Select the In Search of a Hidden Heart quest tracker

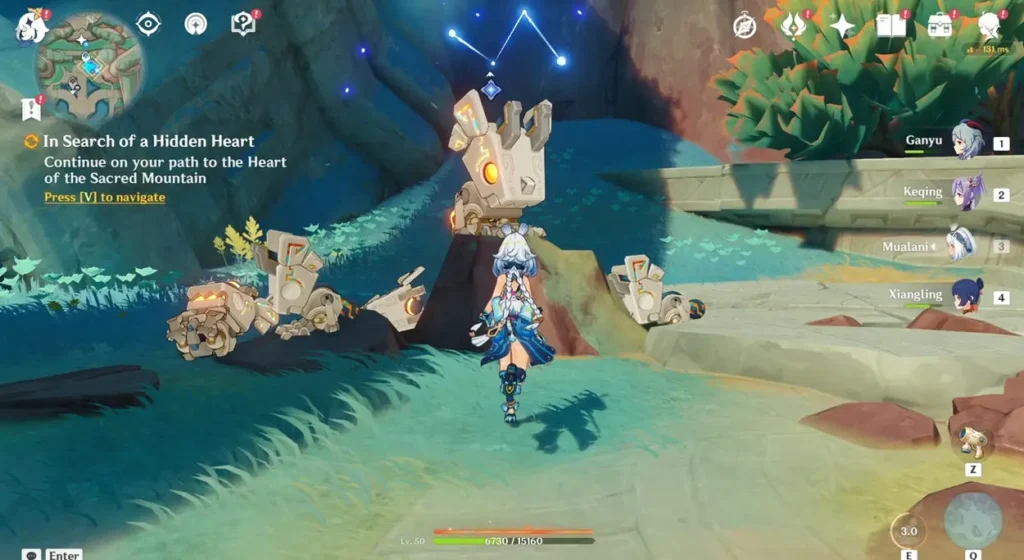pos(148,142)
